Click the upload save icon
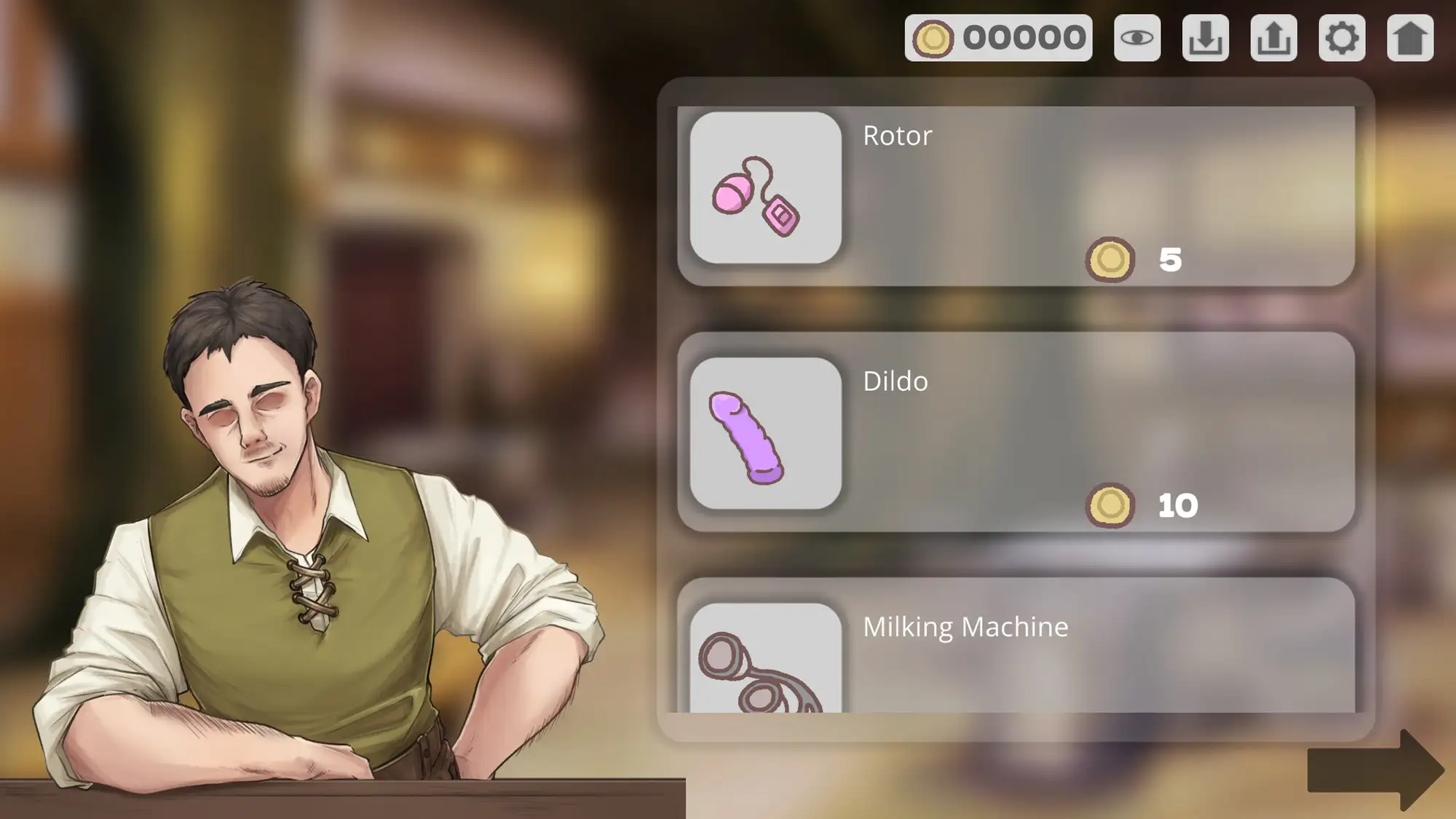 tap(1274, 40)
